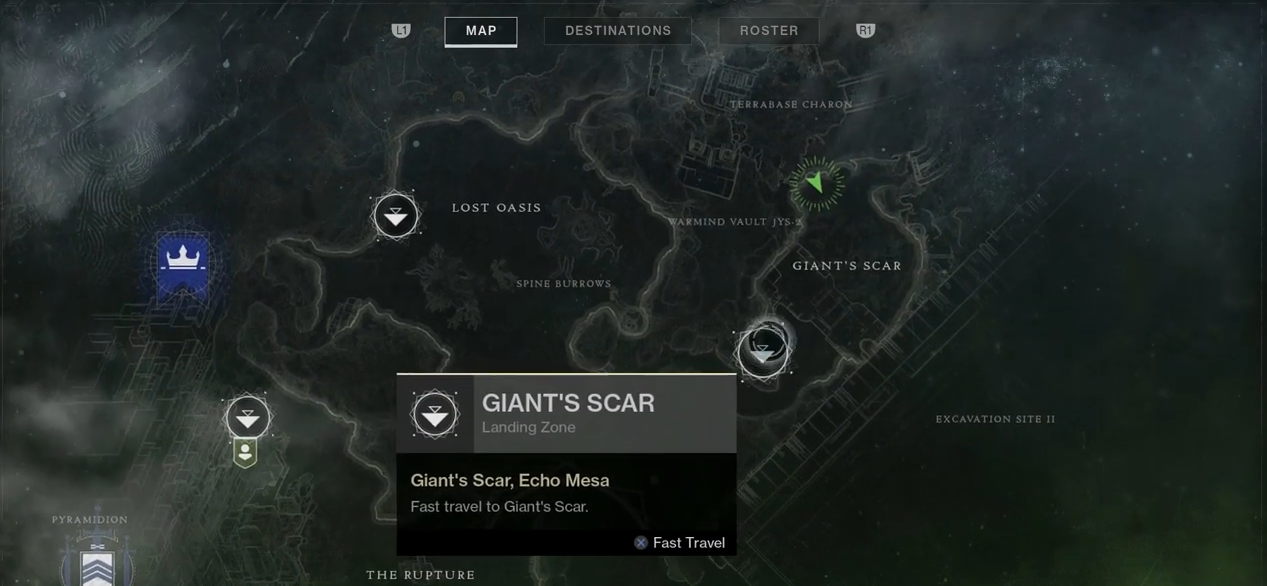Select the Giant's Scar landing zone marker
The height and width of the screenshot is (586, 1267).
(x=763, y=351)
